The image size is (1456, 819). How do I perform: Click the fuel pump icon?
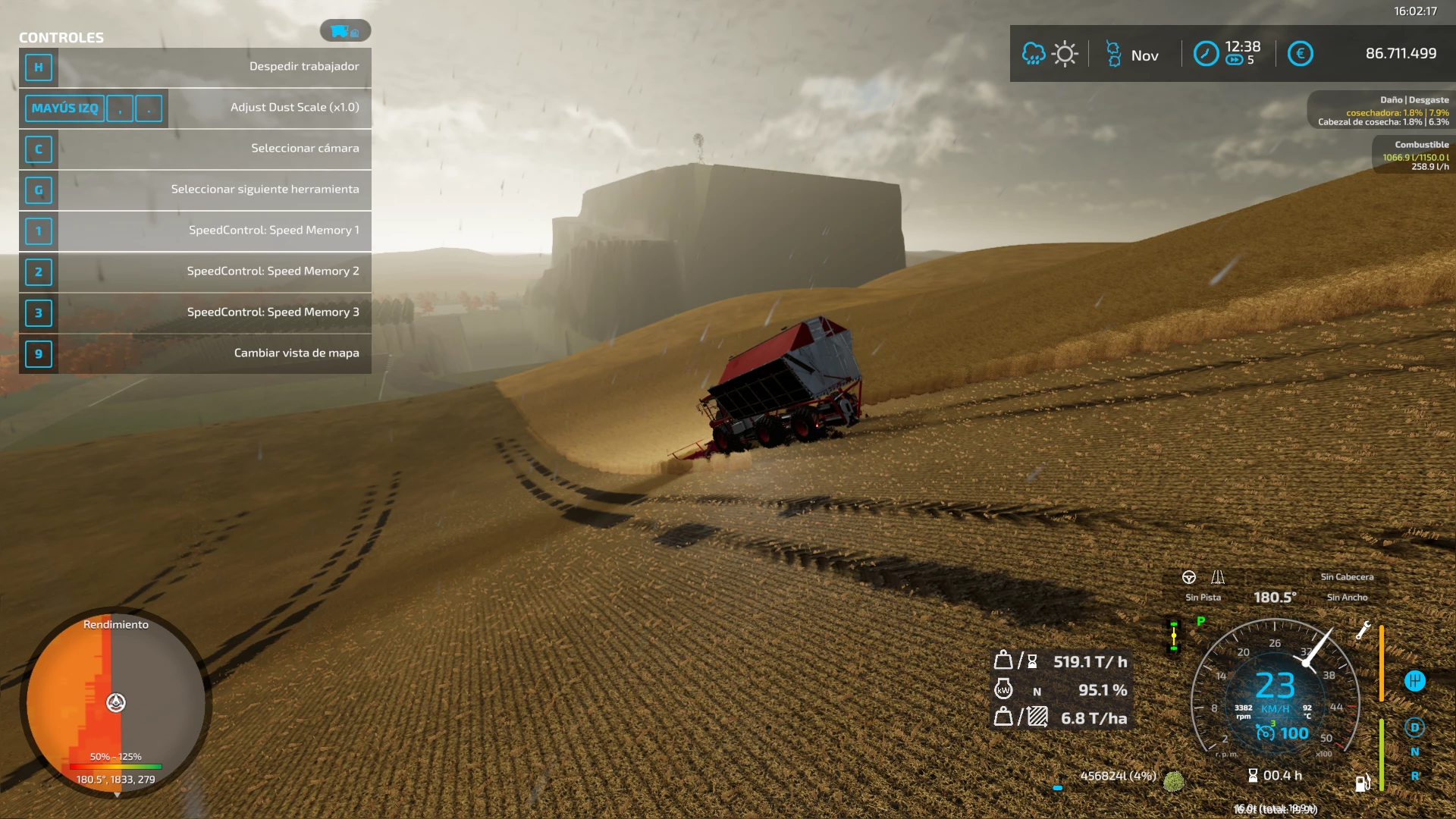point(1362,783)
